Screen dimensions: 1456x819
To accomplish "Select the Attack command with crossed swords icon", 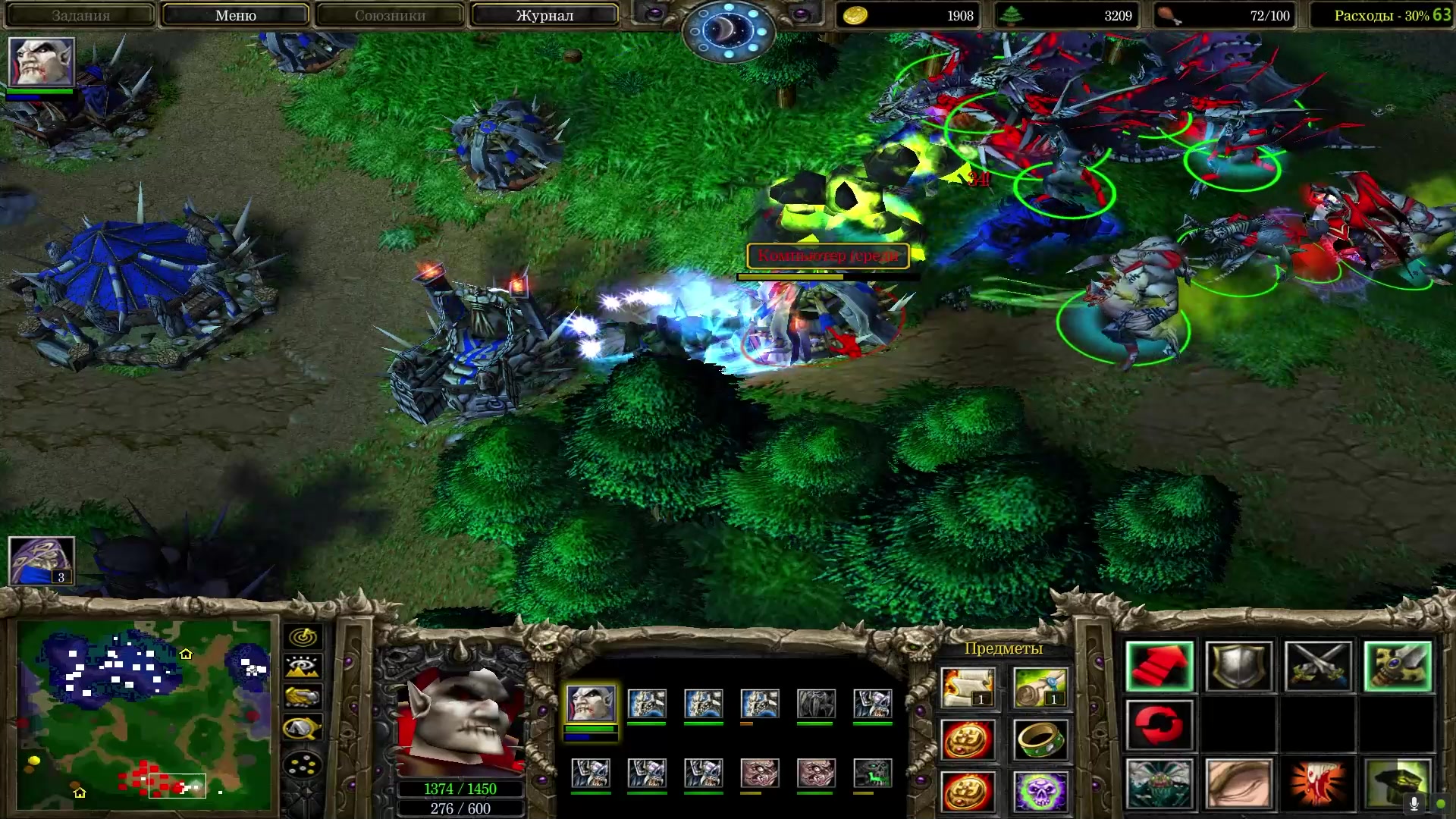I will 1321,665.
